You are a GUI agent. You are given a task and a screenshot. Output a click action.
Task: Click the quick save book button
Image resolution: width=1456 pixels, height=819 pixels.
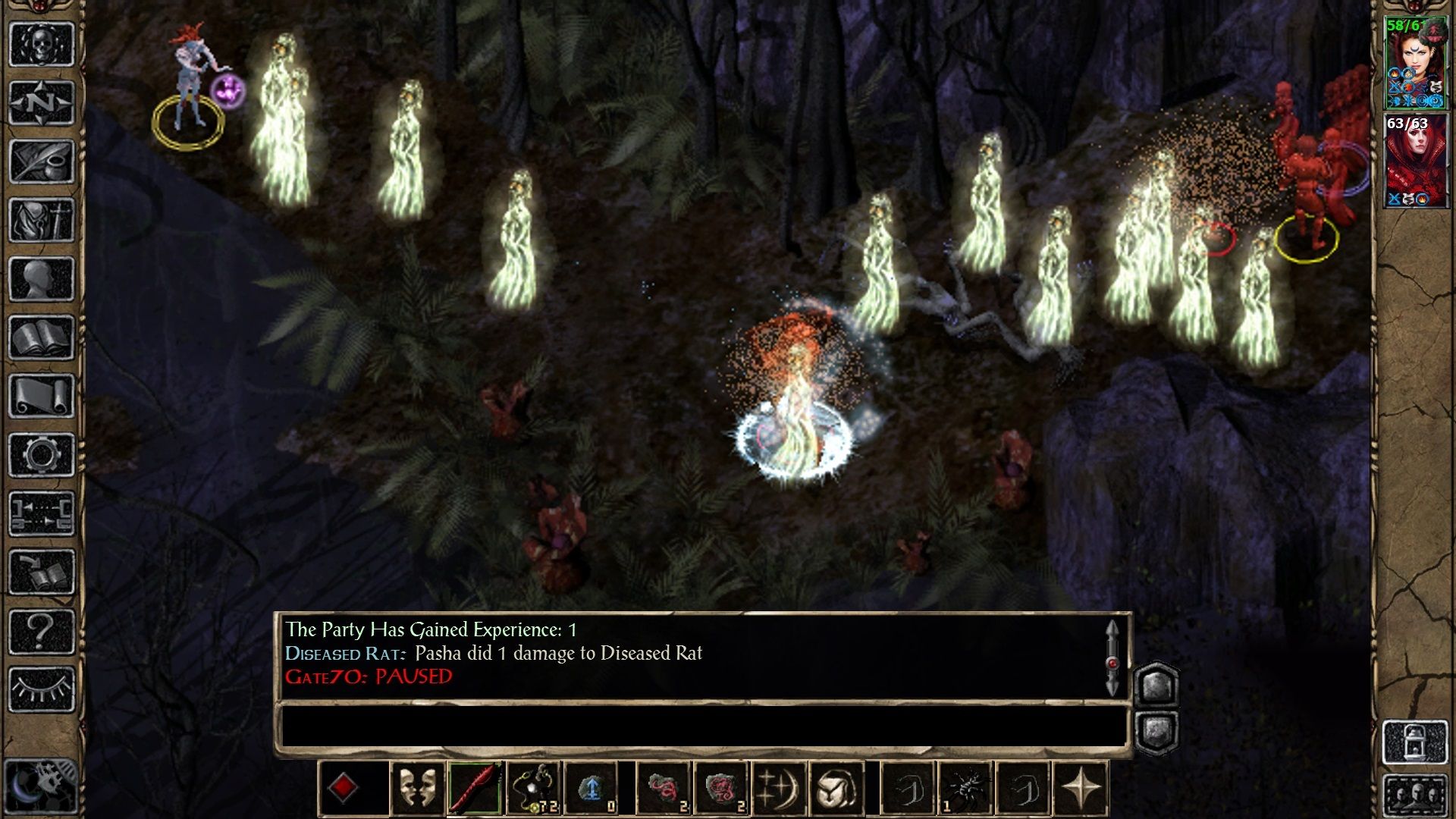tap(41, 573)
